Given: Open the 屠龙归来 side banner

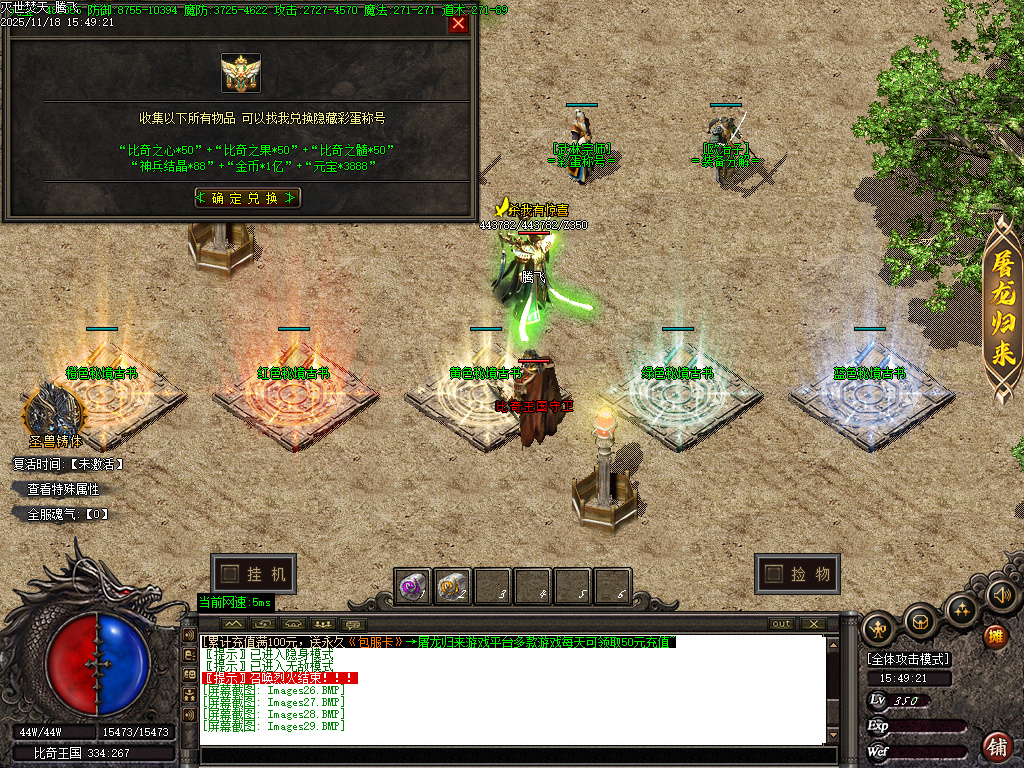Looking at the screenshot, I should [1002, 310].
